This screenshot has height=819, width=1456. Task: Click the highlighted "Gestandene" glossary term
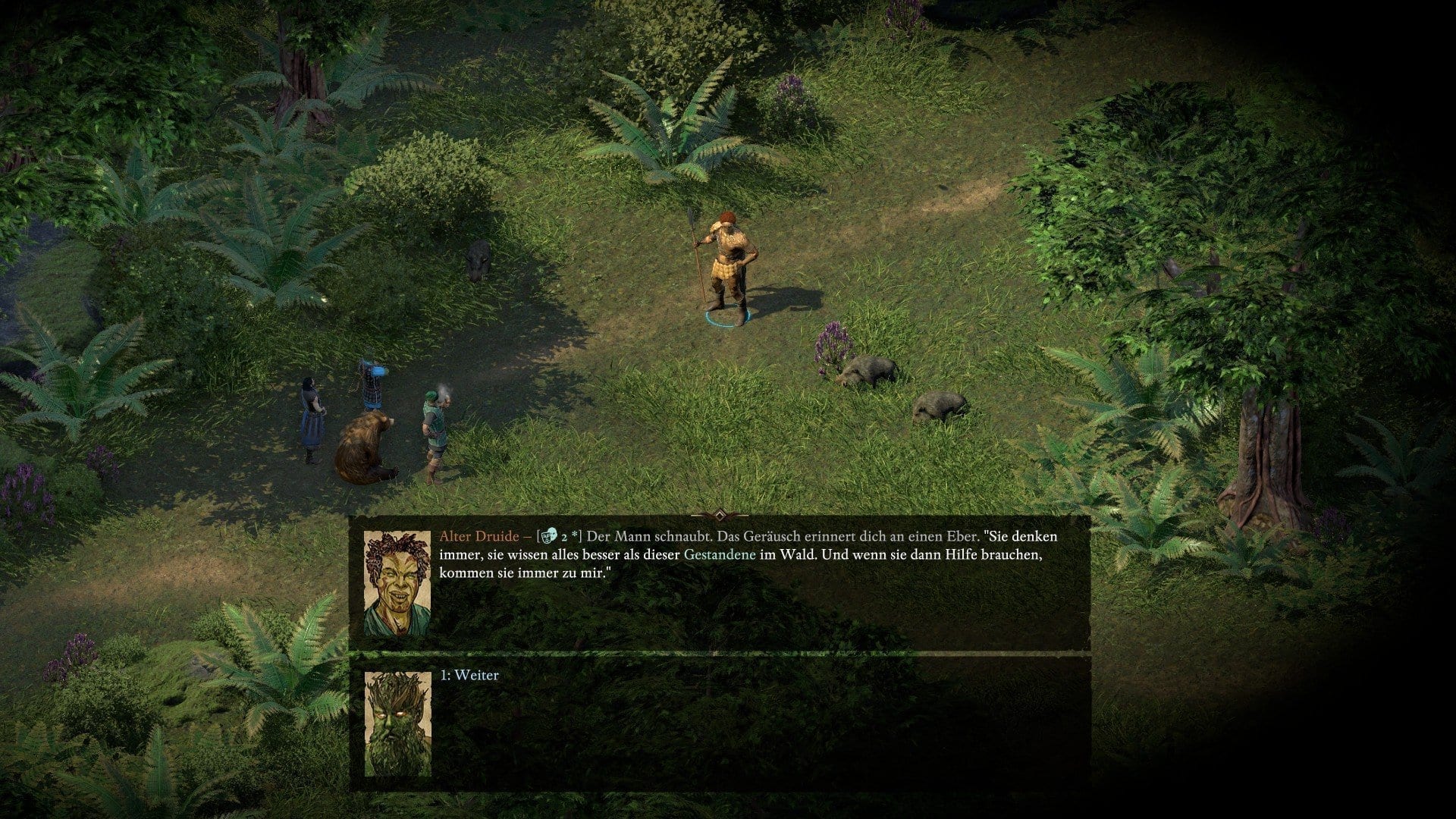pyautogui.click(x=719, y=555)
